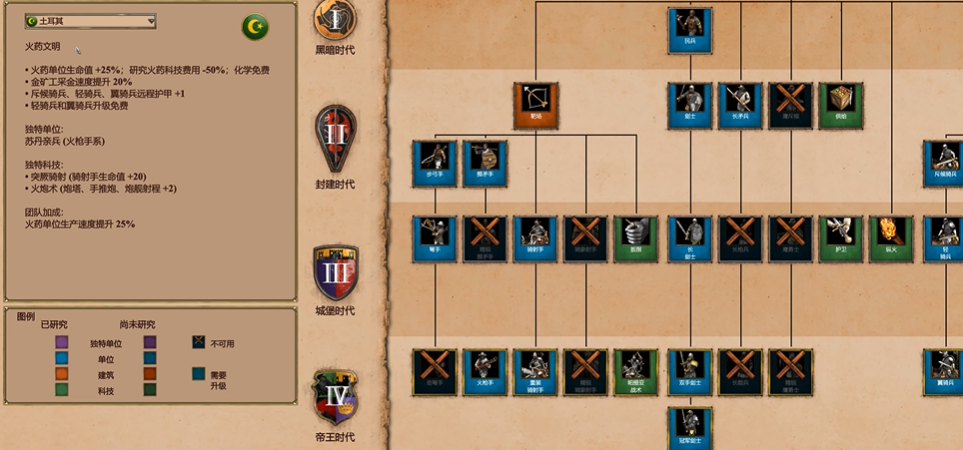The width and height of the screenshot is (963, 450).
Task: Click the 火枪手 hand cannoneer node
Action: 485,372
